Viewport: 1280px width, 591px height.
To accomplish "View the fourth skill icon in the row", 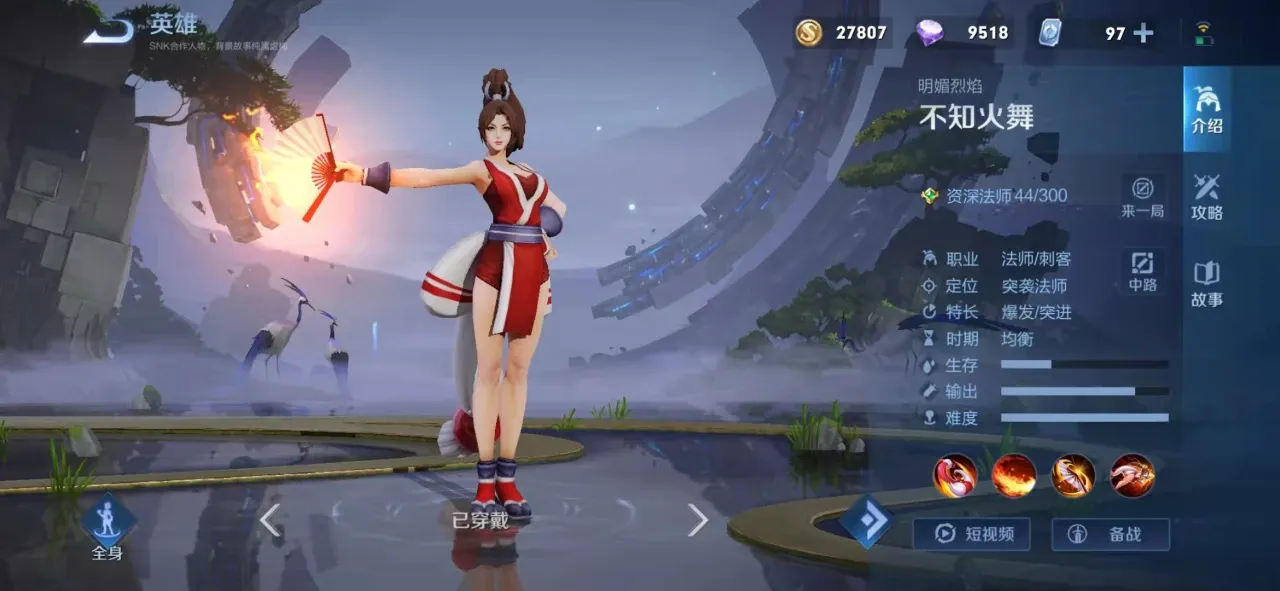I will pos(1132,475).
